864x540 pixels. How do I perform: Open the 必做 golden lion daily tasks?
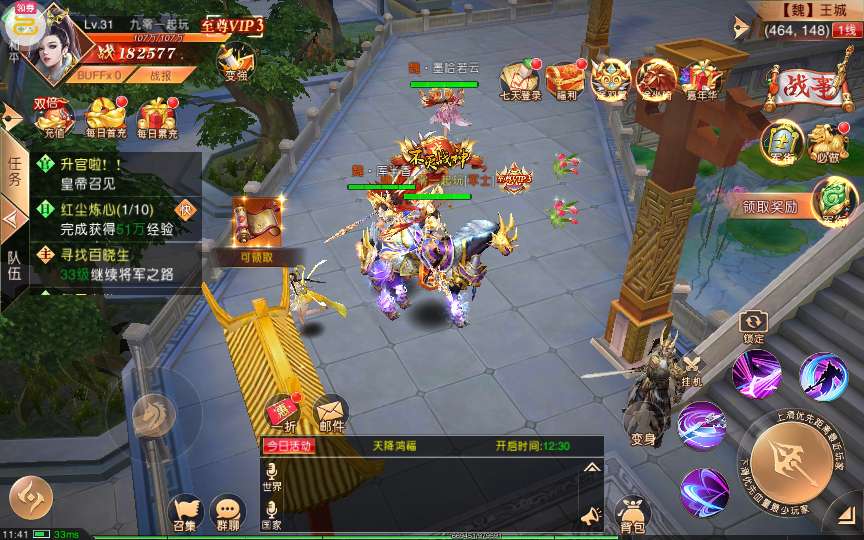click(824, 142)
